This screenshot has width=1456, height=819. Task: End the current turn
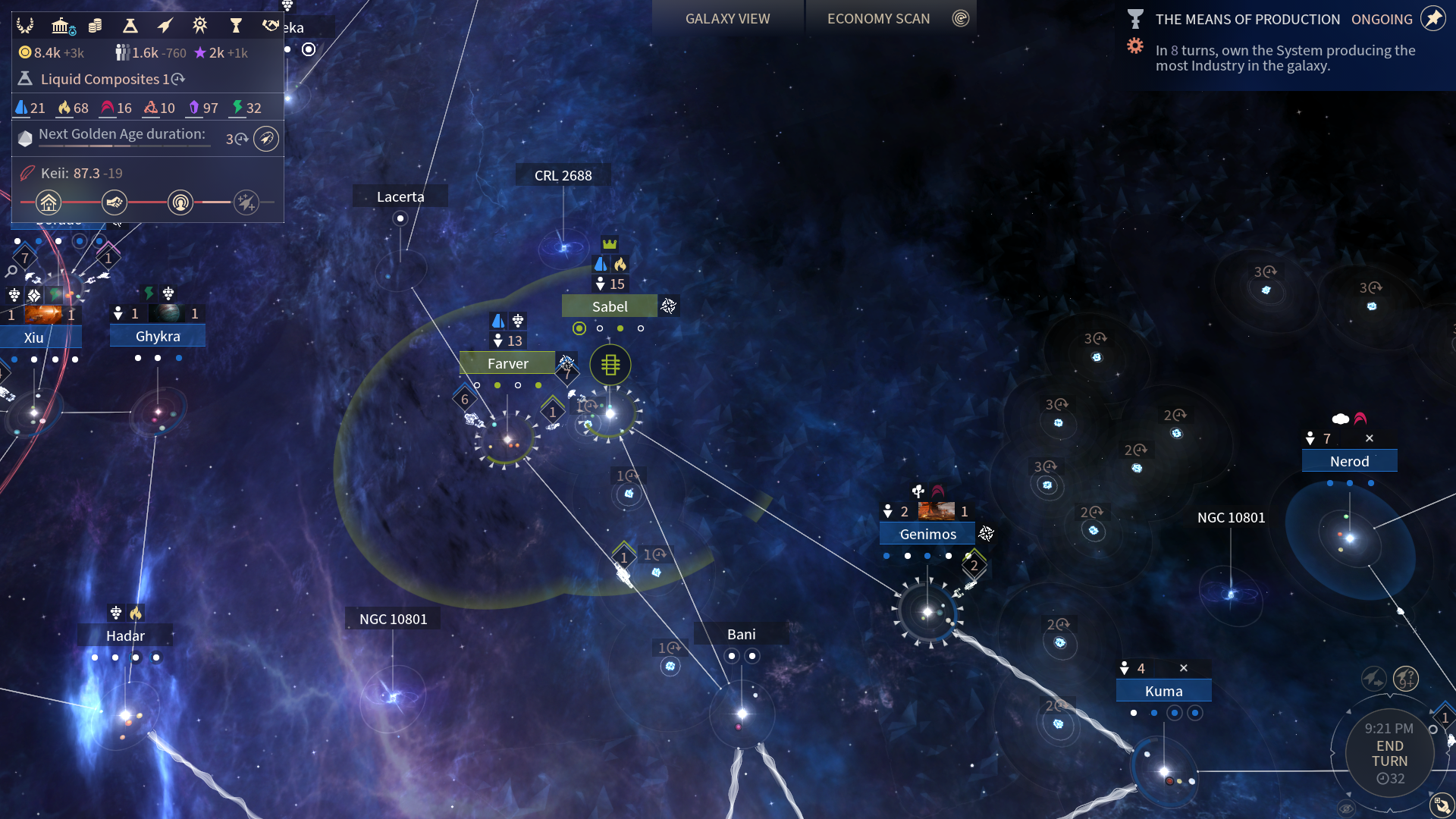[1389, 754]
